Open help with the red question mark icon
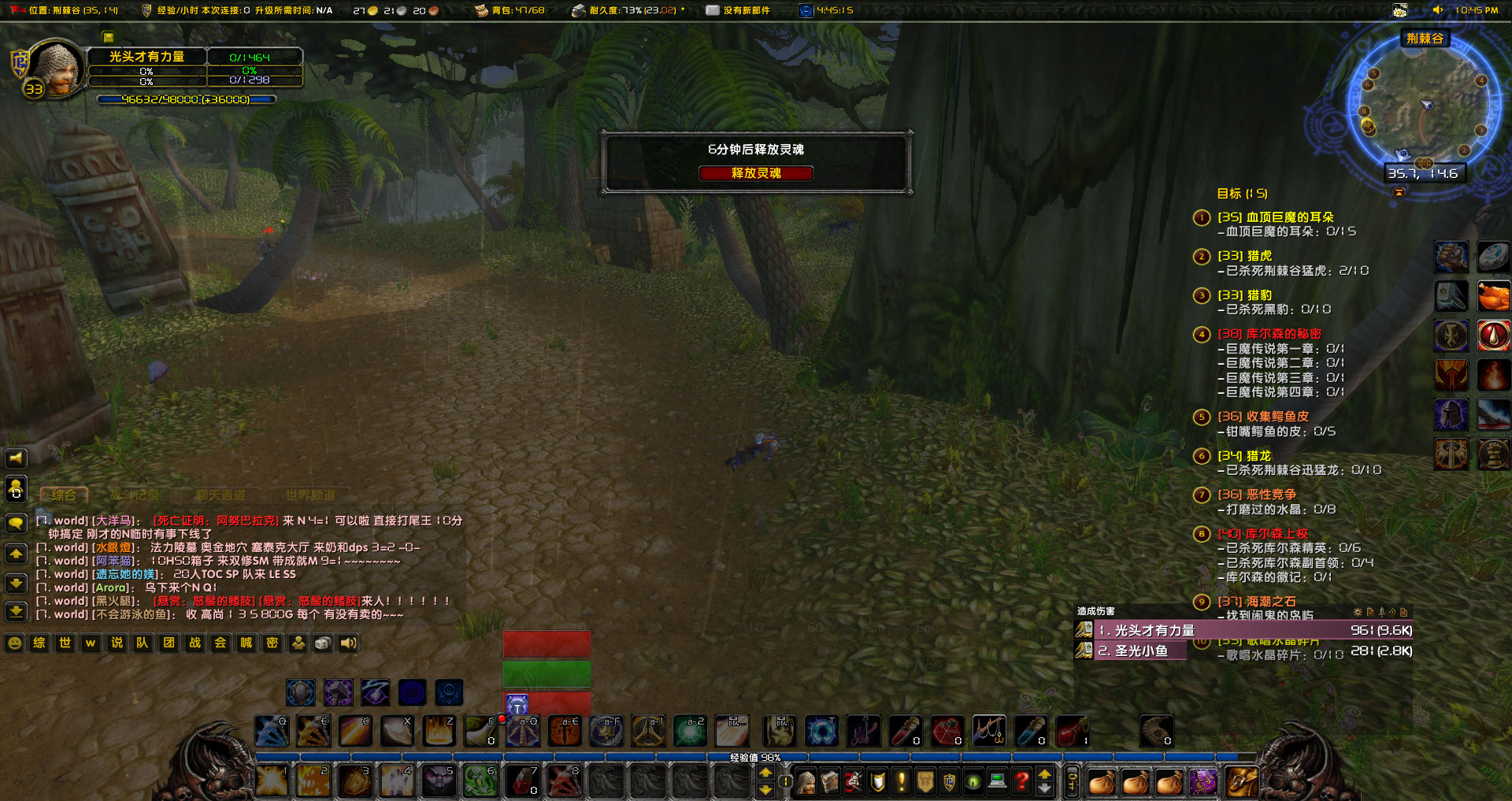The height and width of the screenshot is (801, 1512). click(1021, 782)
